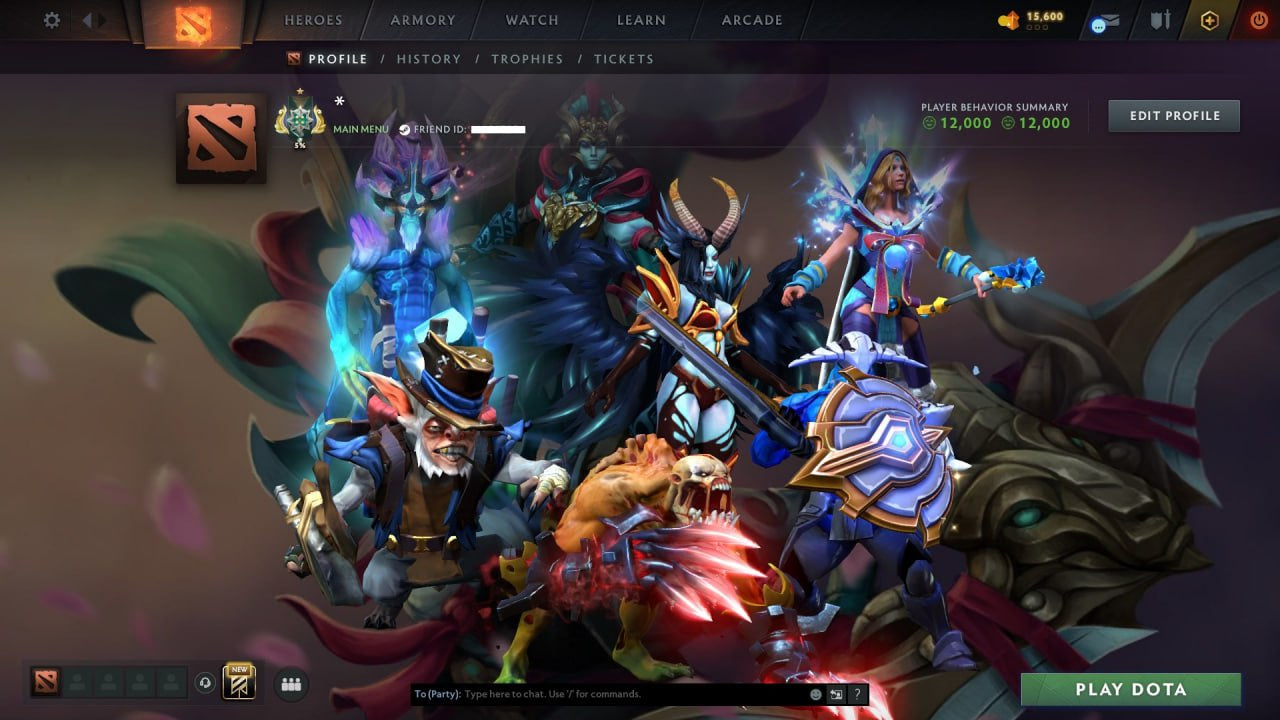Open chat help with the question mark icon

858,693
